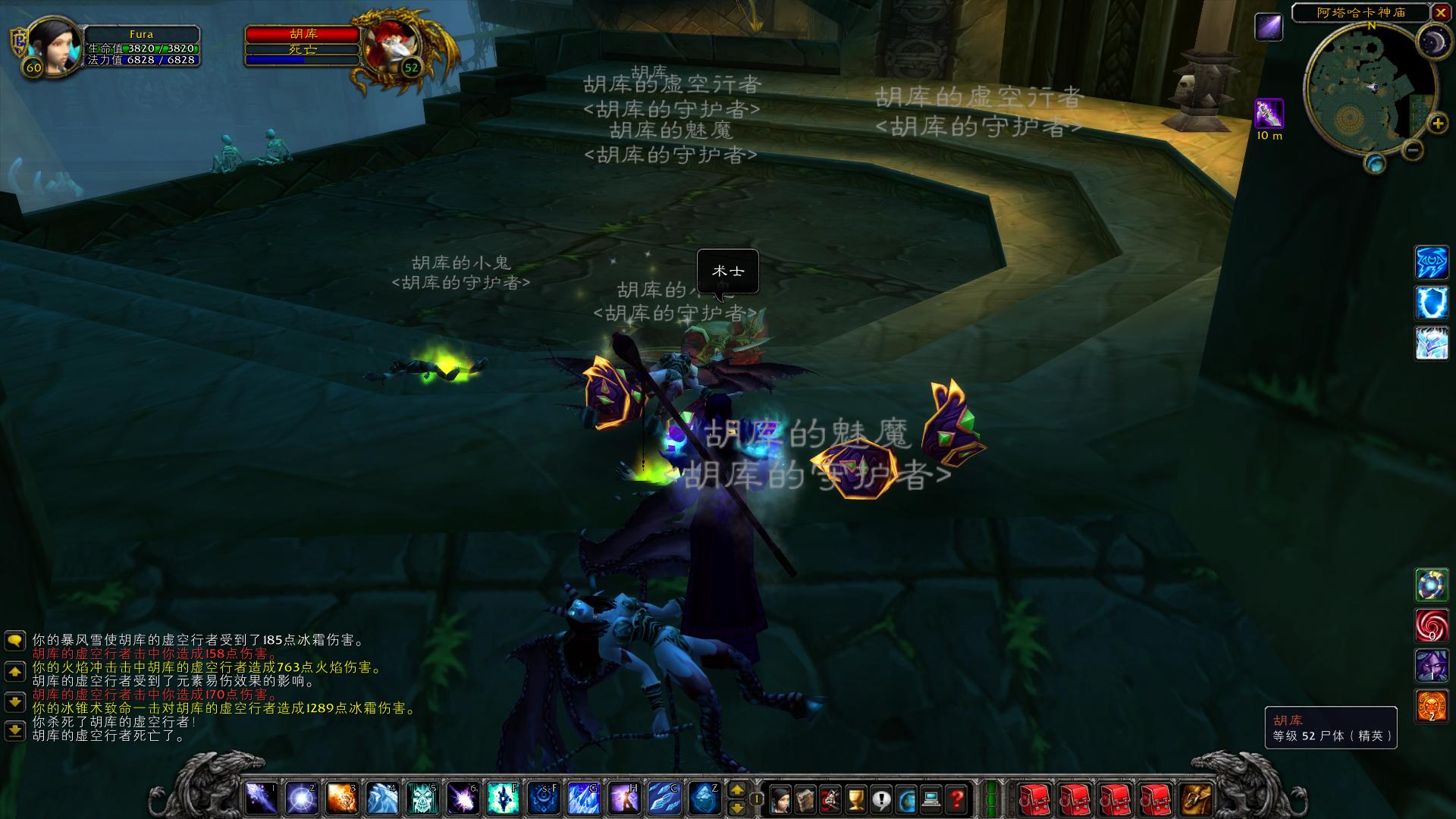Screen dimensions: 1456x819
Task: Activate the teal skull ability
Action: point(422,798)
